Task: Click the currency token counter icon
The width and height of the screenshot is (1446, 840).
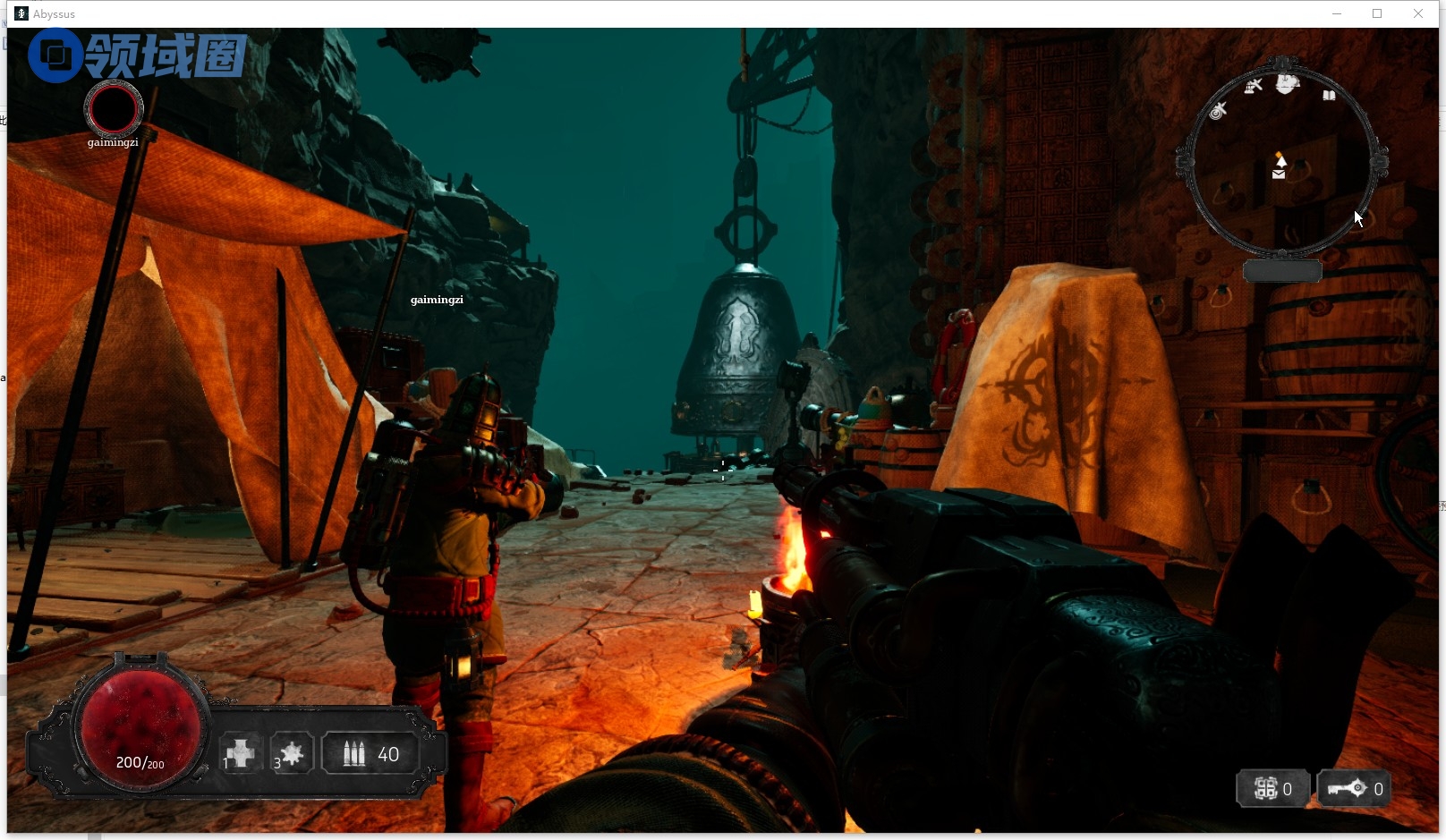Action: click(x=1265, y=788)
